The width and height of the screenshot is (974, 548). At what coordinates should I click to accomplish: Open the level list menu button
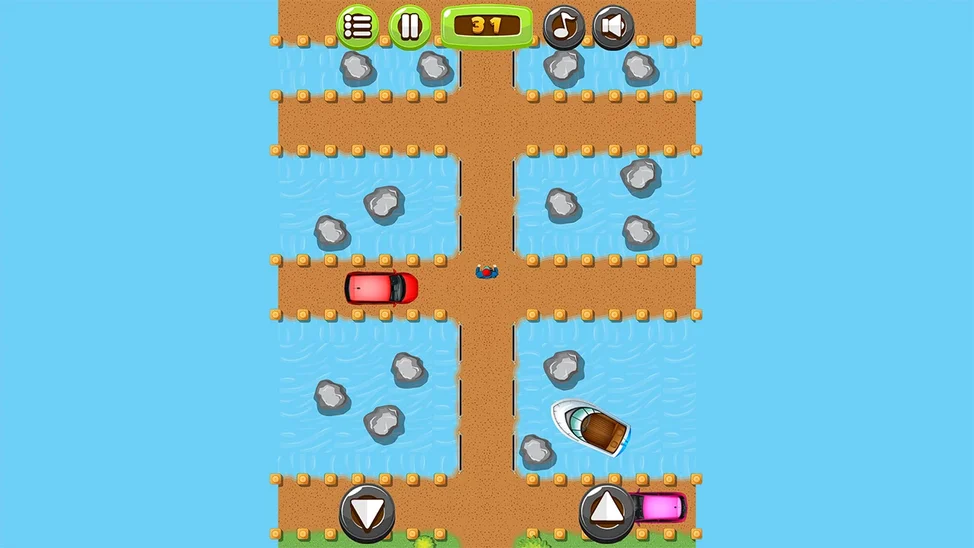358,27
